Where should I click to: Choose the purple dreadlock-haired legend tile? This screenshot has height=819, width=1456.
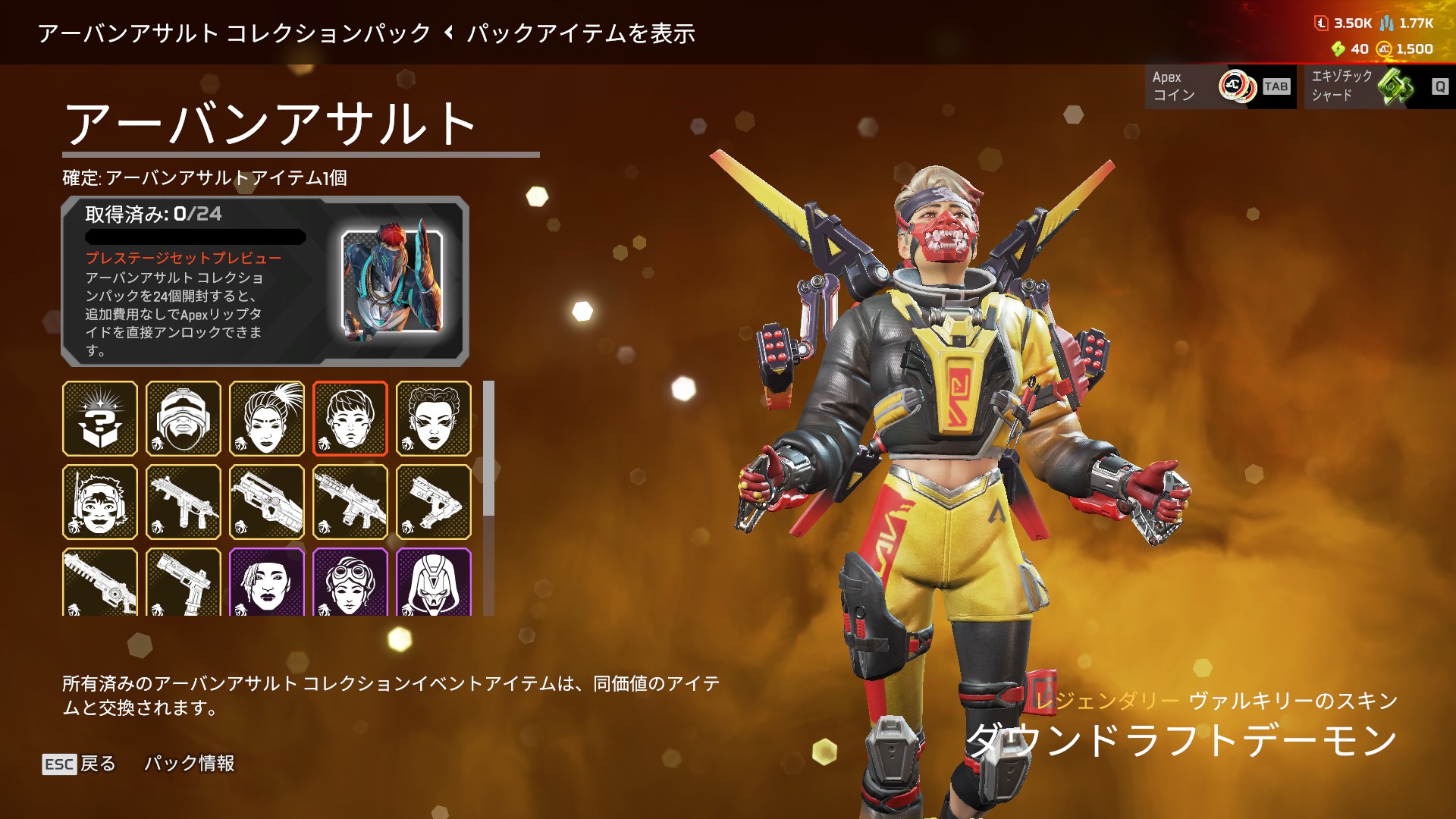[267, 582]
